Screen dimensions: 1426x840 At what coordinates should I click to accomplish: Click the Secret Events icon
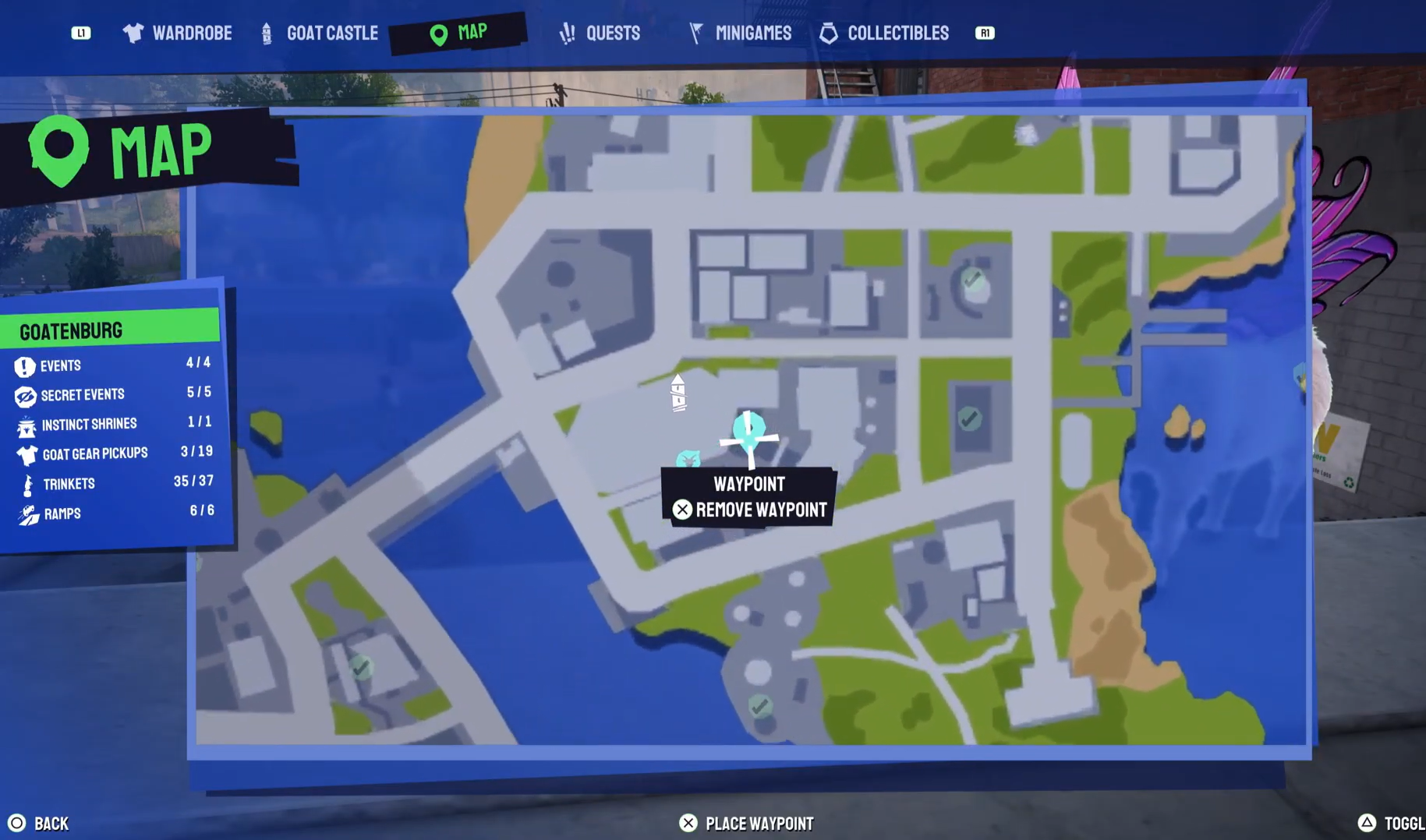click(x=26, y=395)
